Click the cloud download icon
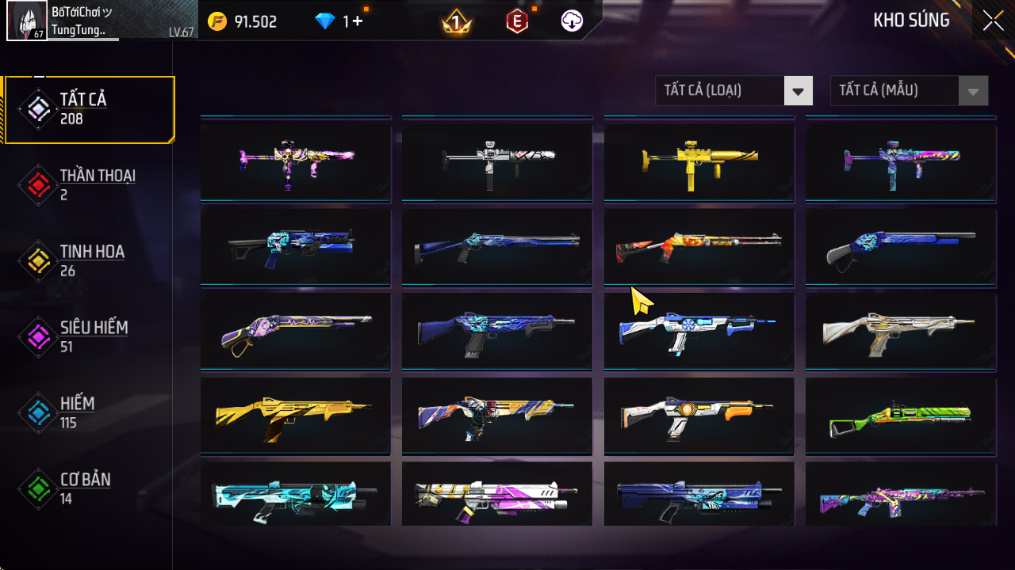This screenshot has width=1015, height=570. point(572,21)
